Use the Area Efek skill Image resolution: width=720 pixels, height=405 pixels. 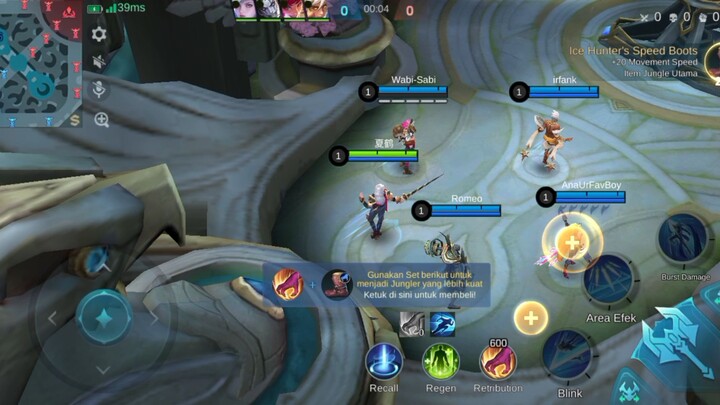tap(610, 280)
